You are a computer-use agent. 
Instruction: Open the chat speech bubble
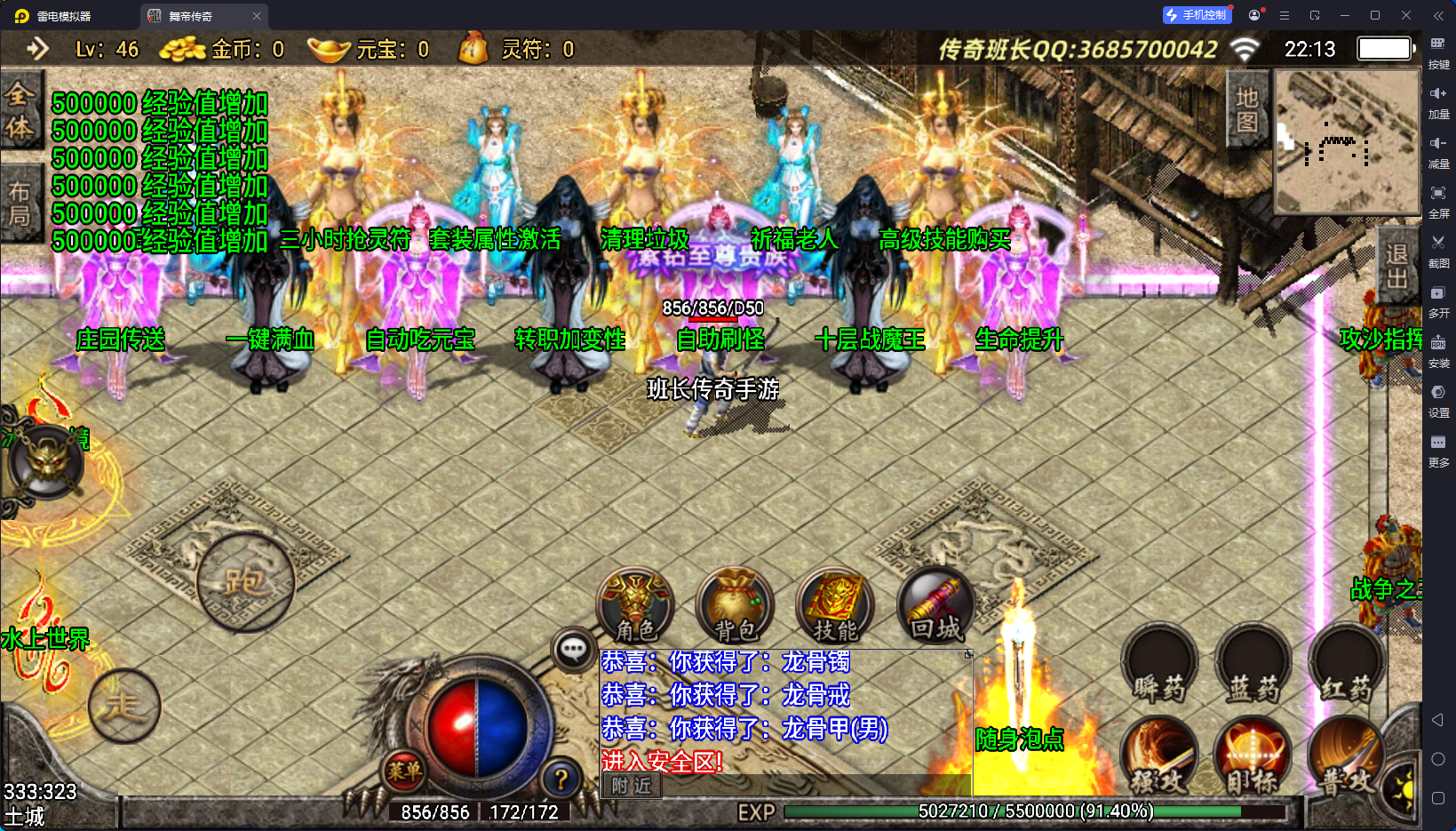(573, 650)
